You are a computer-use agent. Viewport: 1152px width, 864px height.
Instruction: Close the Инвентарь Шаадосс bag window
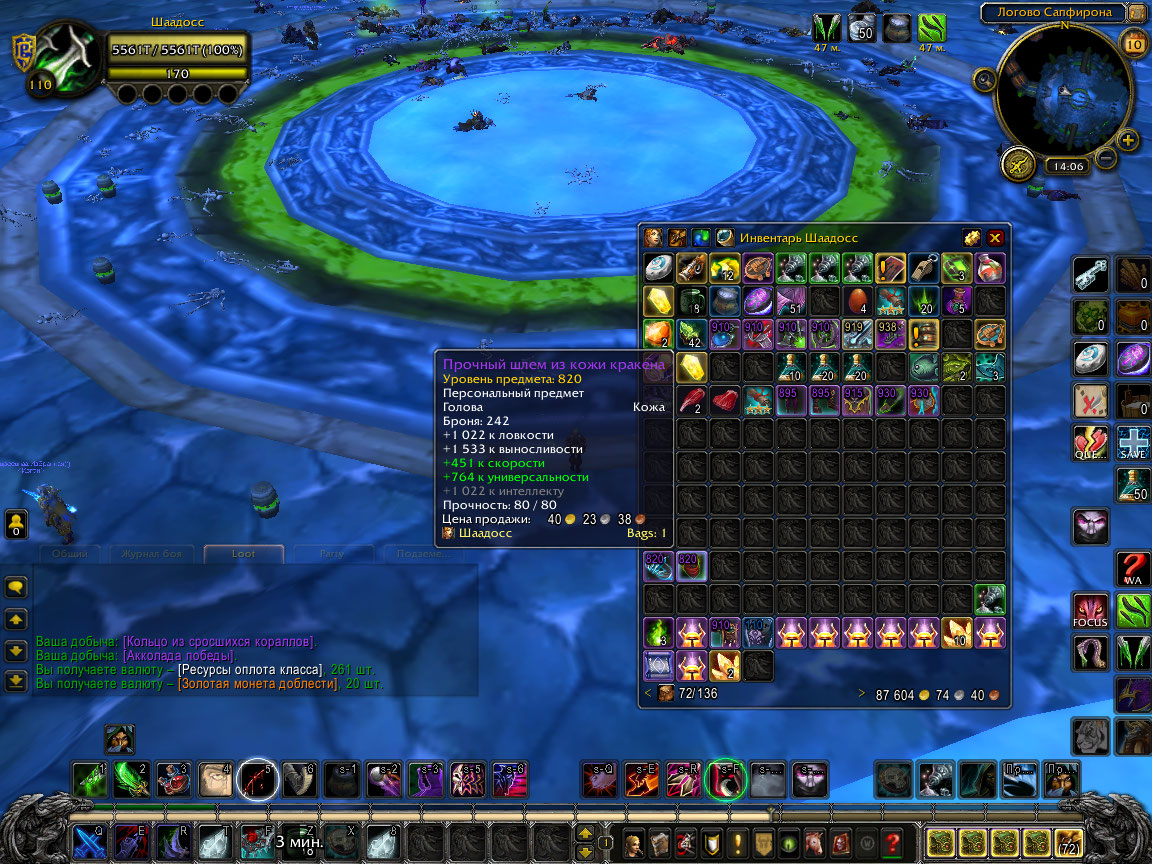pos(995,238)
